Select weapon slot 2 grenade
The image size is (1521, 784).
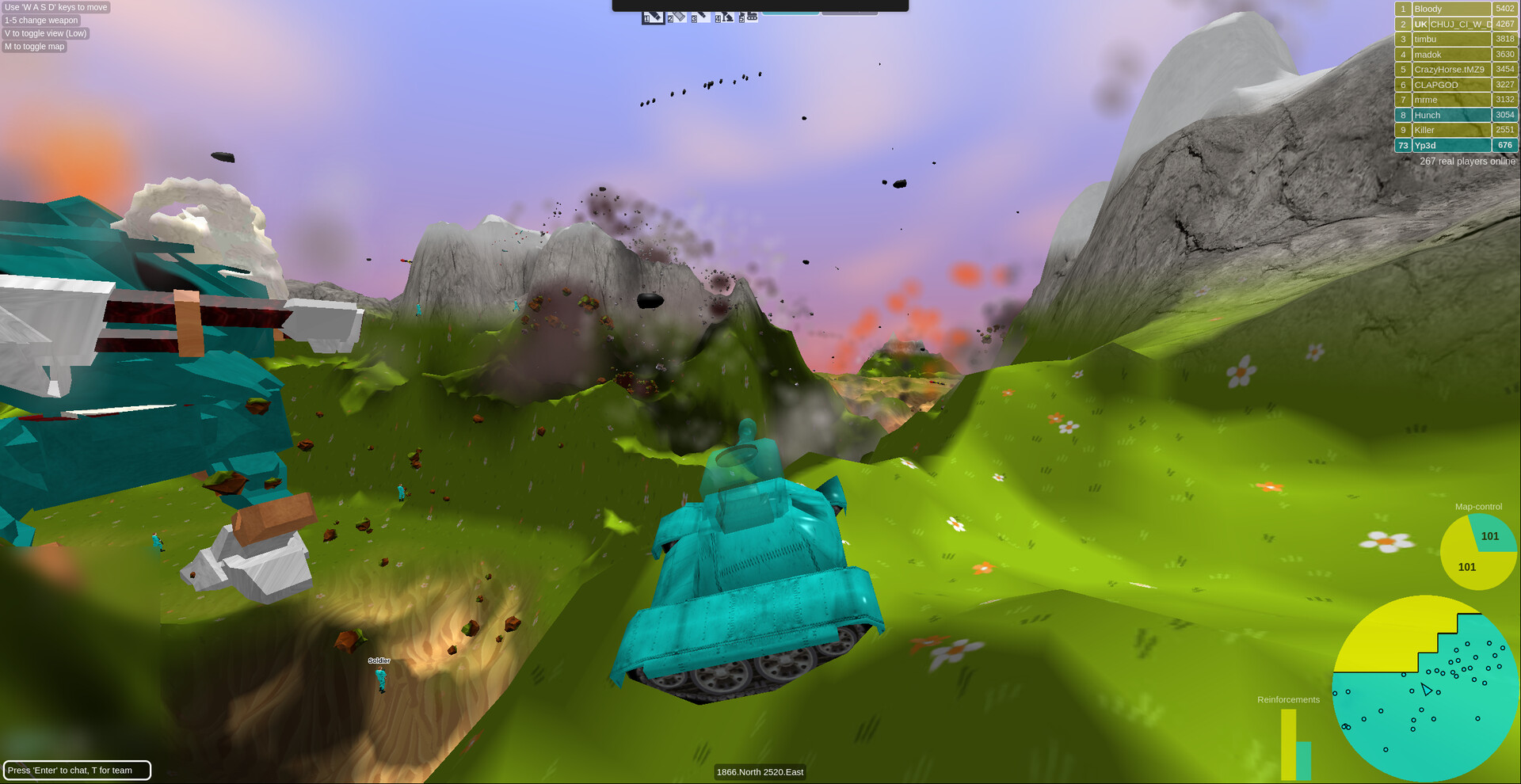(678, 17)
